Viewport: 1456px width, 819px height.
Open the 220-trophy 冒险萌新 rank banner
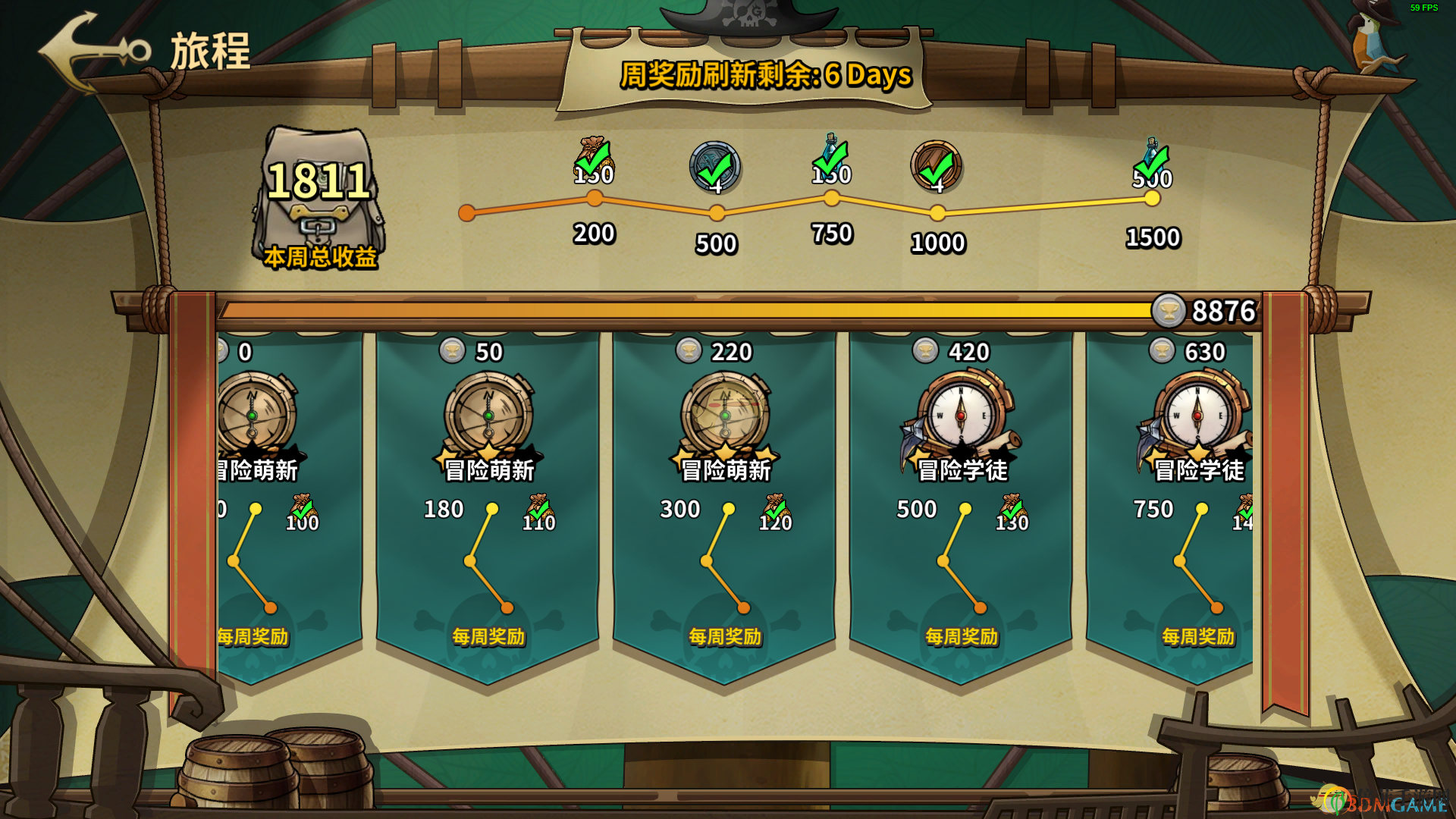pyautogui.click(x=726, y=425)
